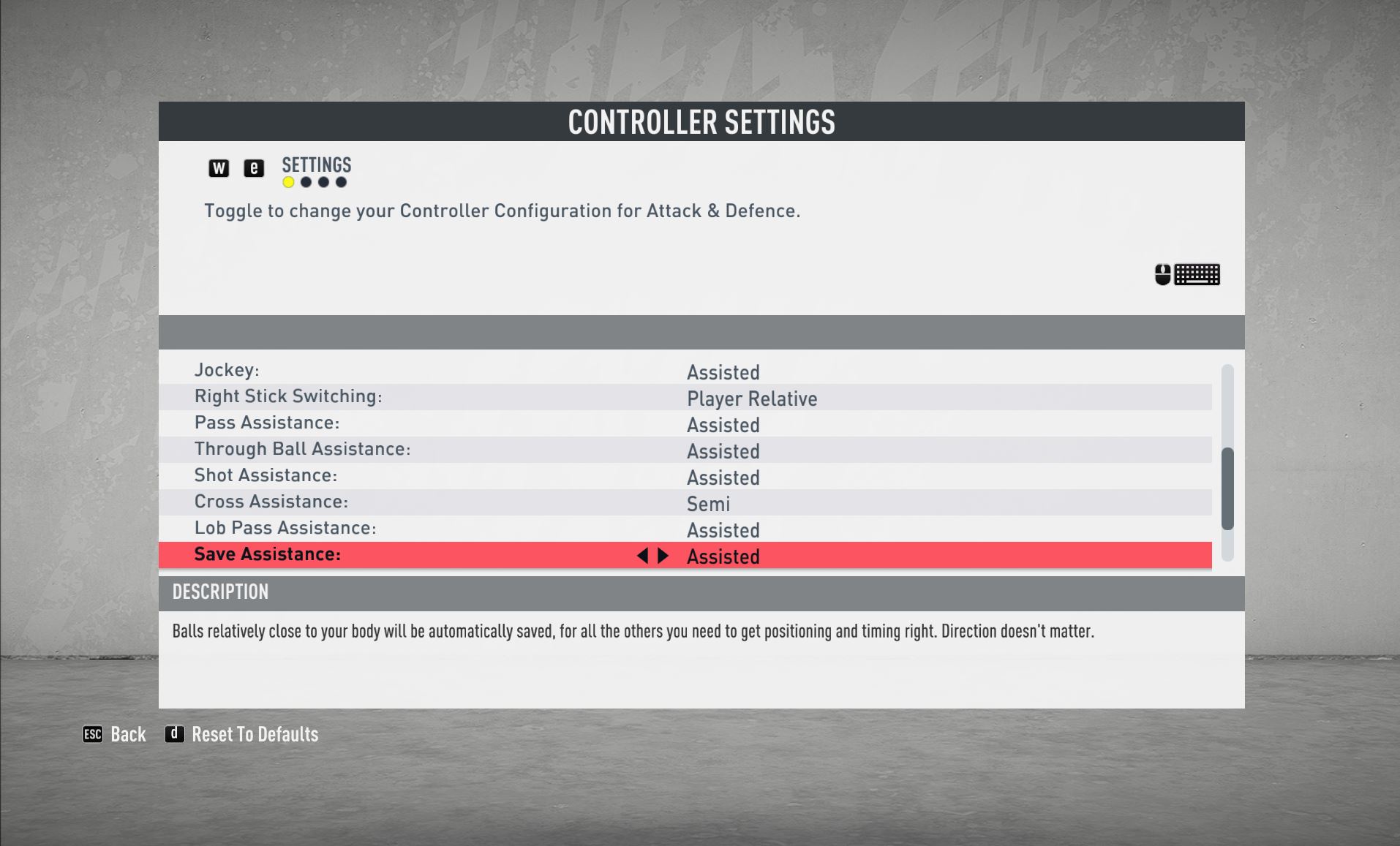
Task: Switch to the second settings page dot
Action: 306,183
